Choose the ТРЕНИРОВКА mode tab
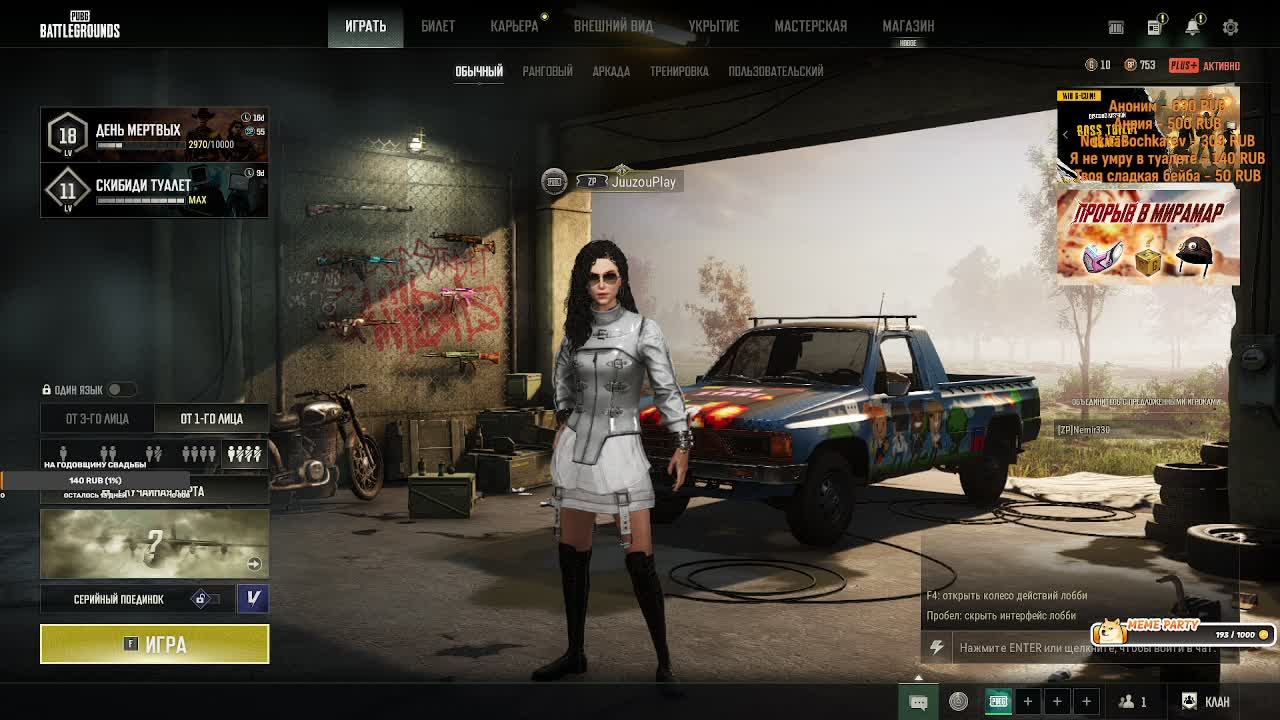 [x=679, y=71]
